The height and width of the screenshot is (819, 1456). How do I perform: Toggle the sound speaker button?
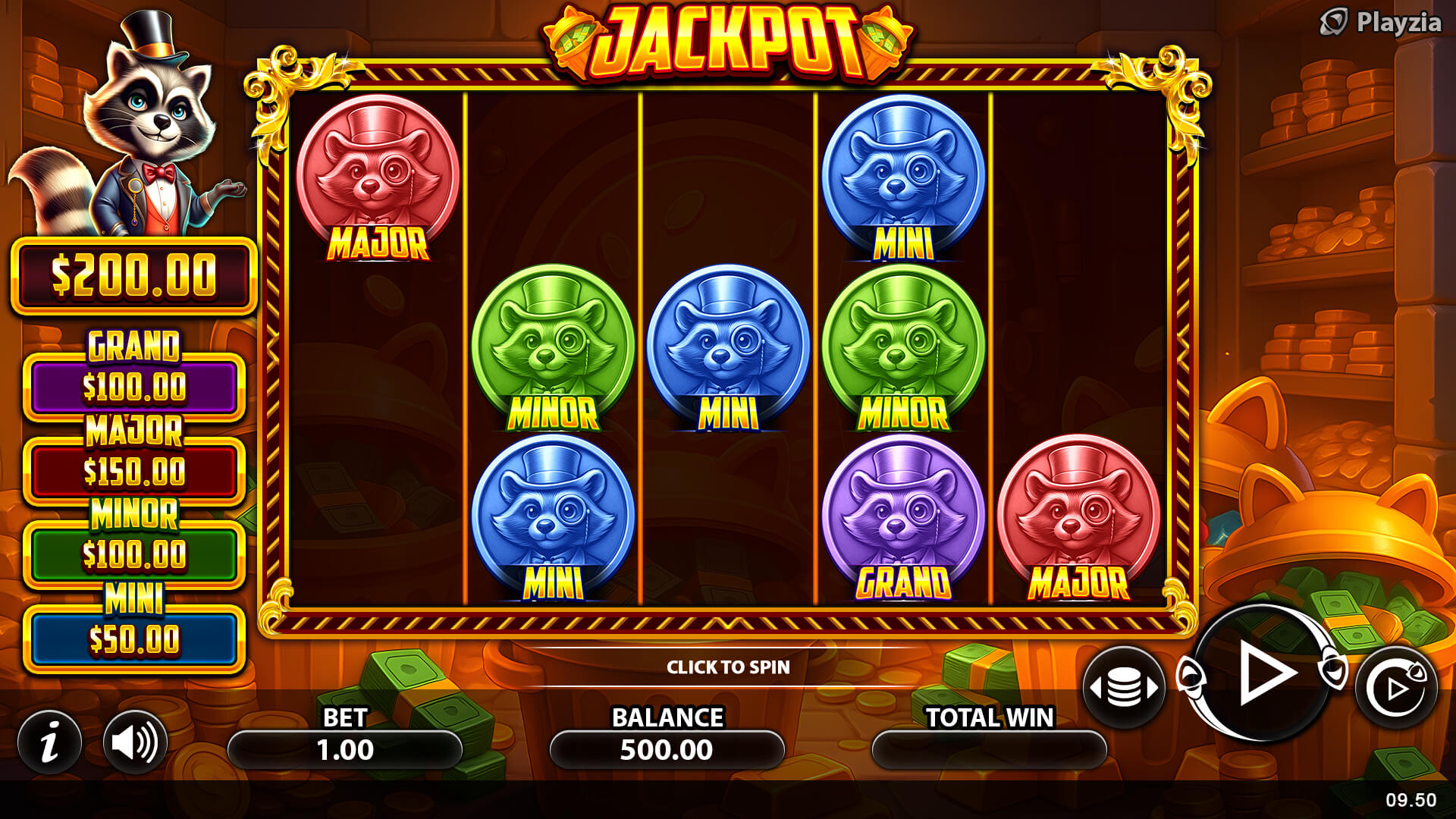coord(135,742)
